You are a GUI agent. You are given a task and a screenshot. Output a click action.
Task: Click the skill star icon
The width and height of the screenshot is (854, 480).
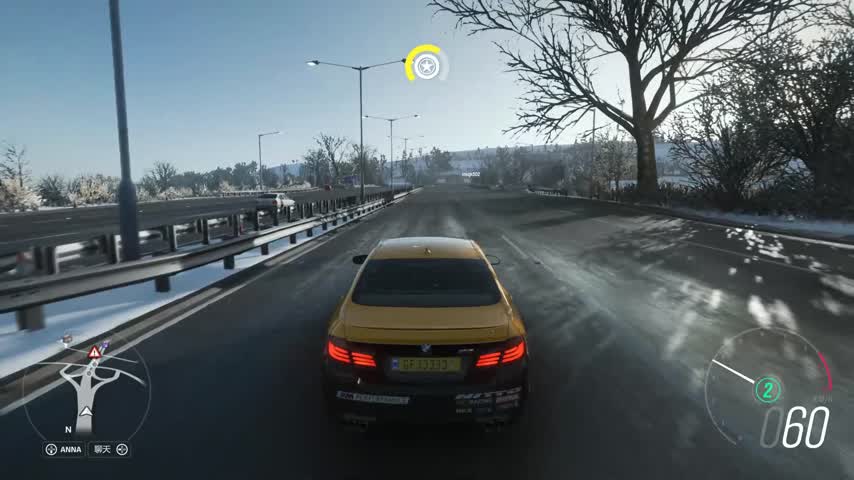426,66
